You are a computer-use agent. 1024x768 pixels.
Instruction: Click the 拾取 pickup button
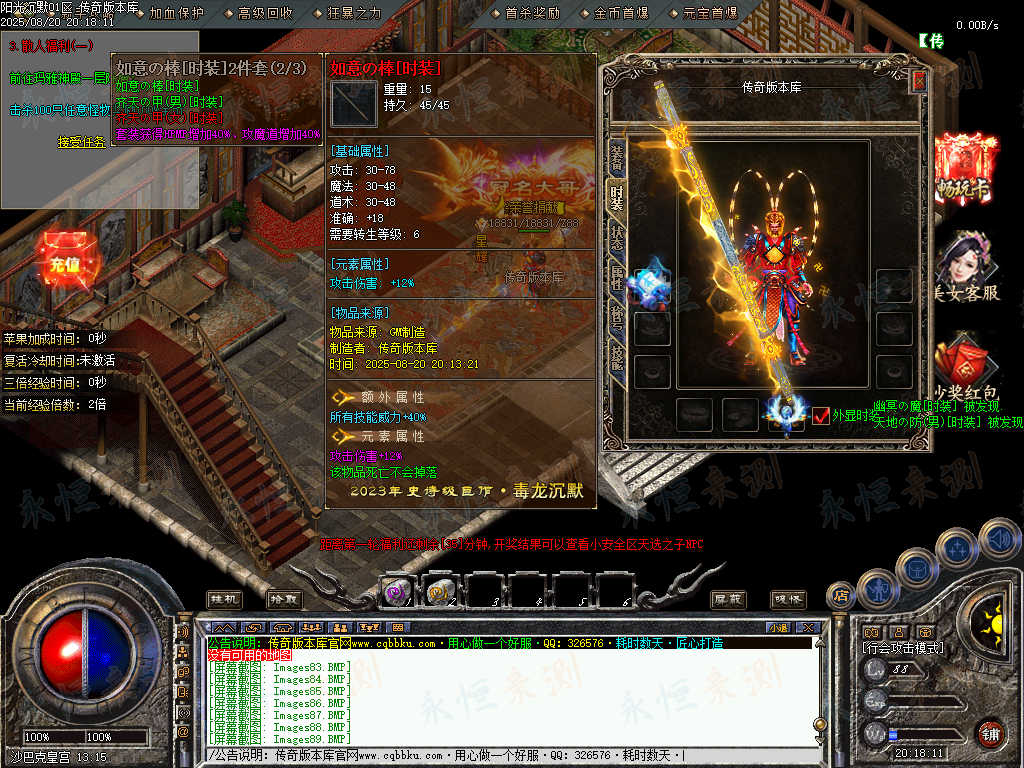284,598
